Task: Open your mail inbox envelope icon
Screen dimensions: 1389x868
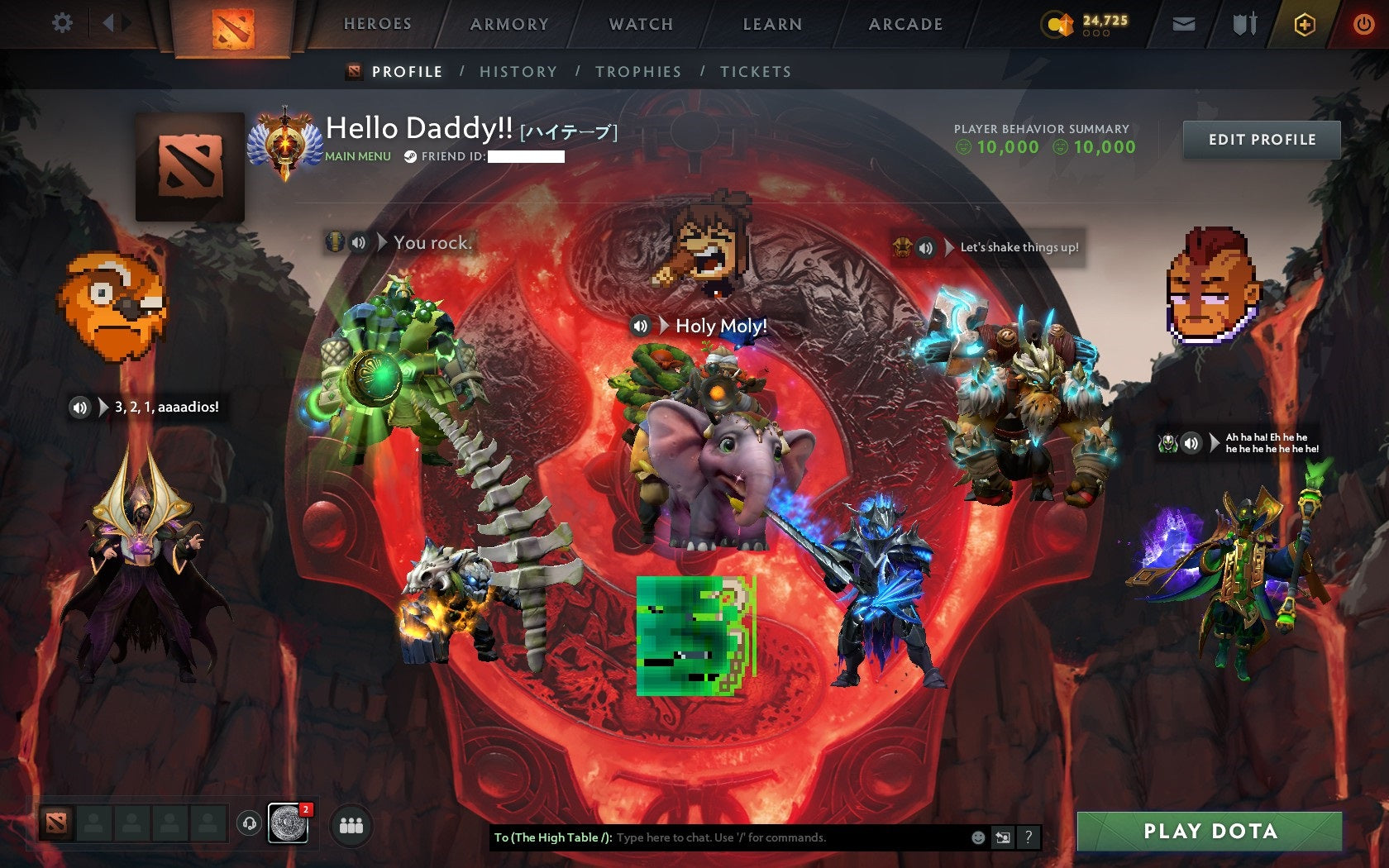Action: pyautogui.click(x=1186, y=25)
